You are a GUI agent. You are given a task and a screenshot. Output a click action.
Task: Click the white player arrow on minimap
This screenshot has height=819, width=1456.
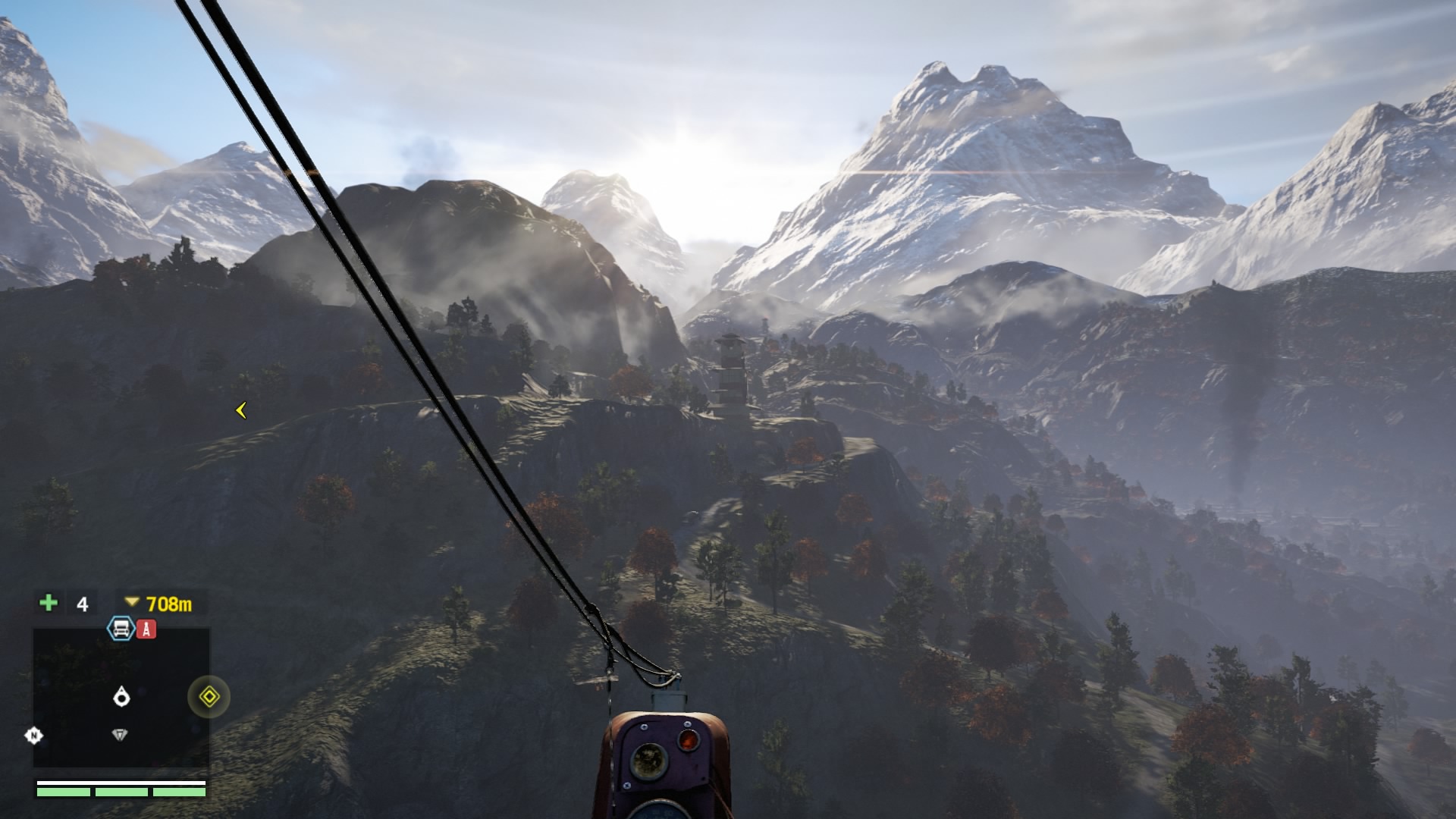pos(121,696)
